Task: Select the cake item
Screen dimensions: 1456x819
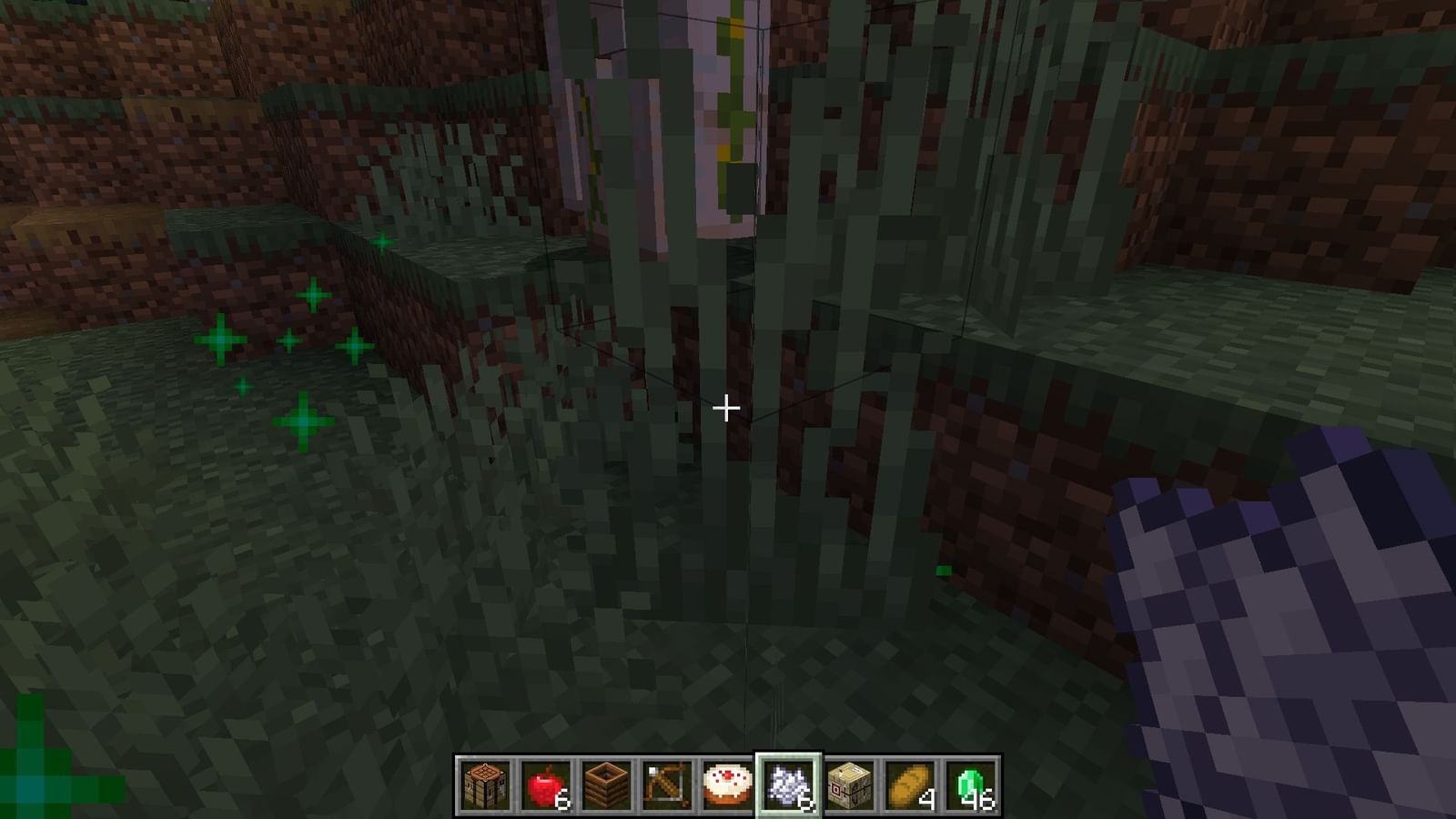Action: click(729, 784)
